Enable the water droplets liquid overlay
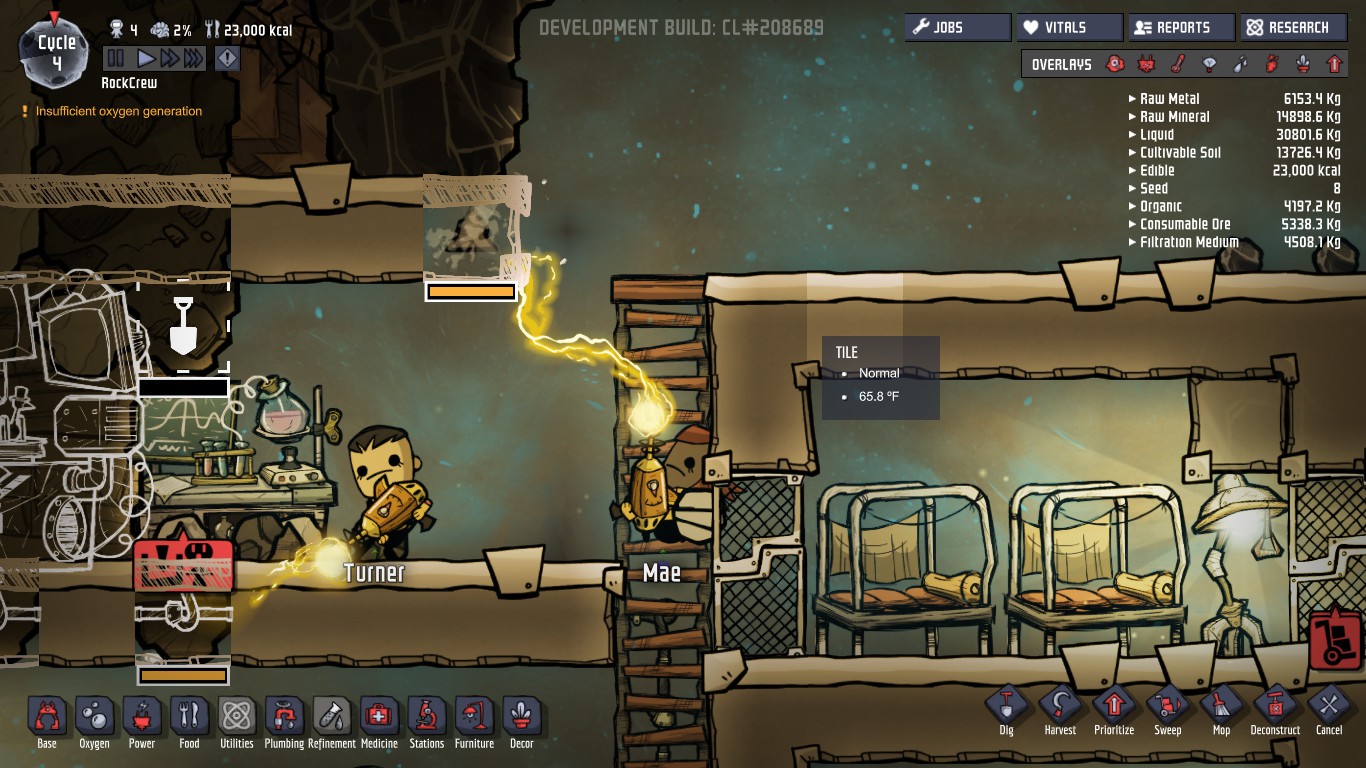The image size is (1366, 768). tap(1240, 64)
